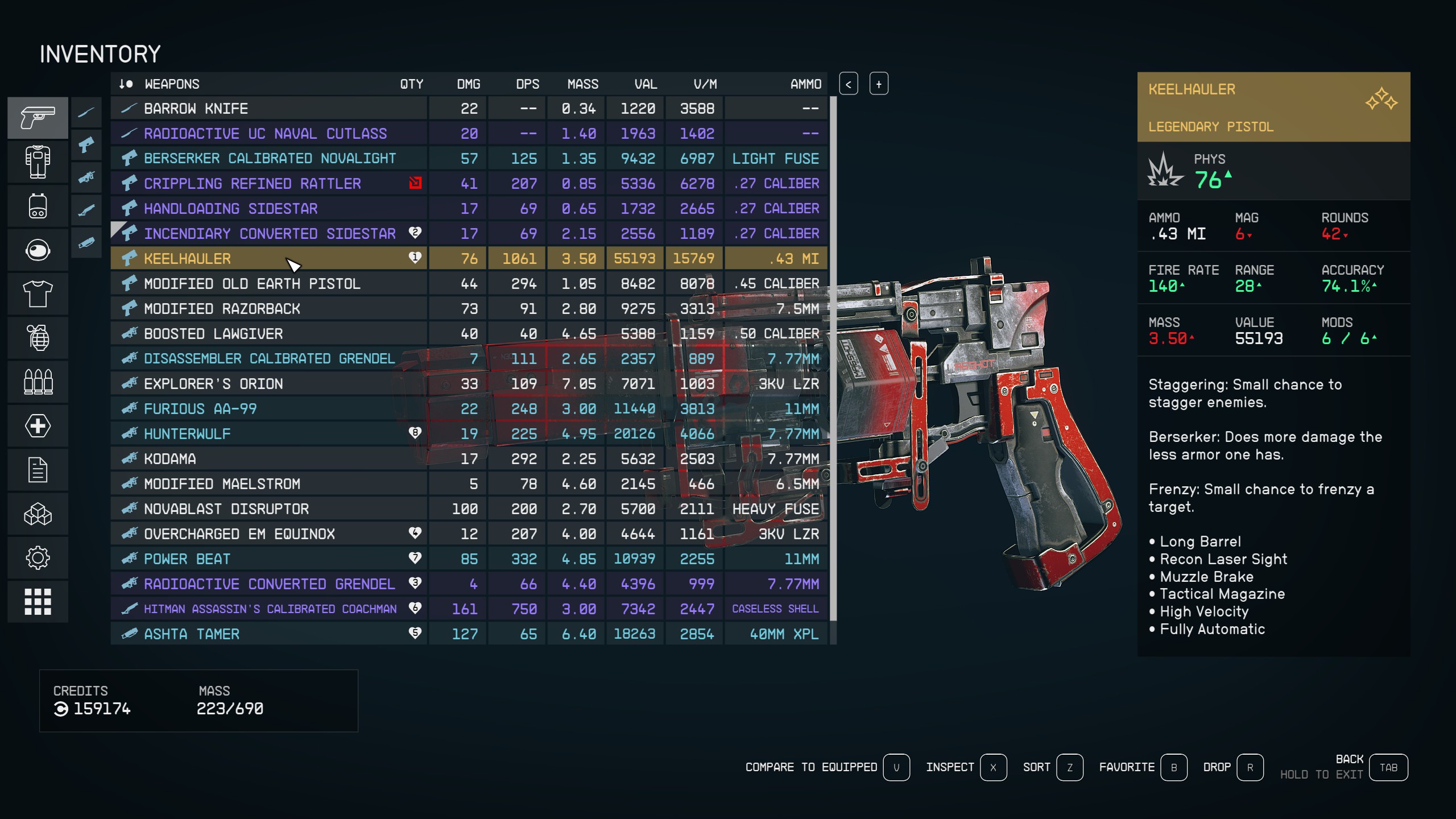Show the notes document category

[x=38, y=470]
